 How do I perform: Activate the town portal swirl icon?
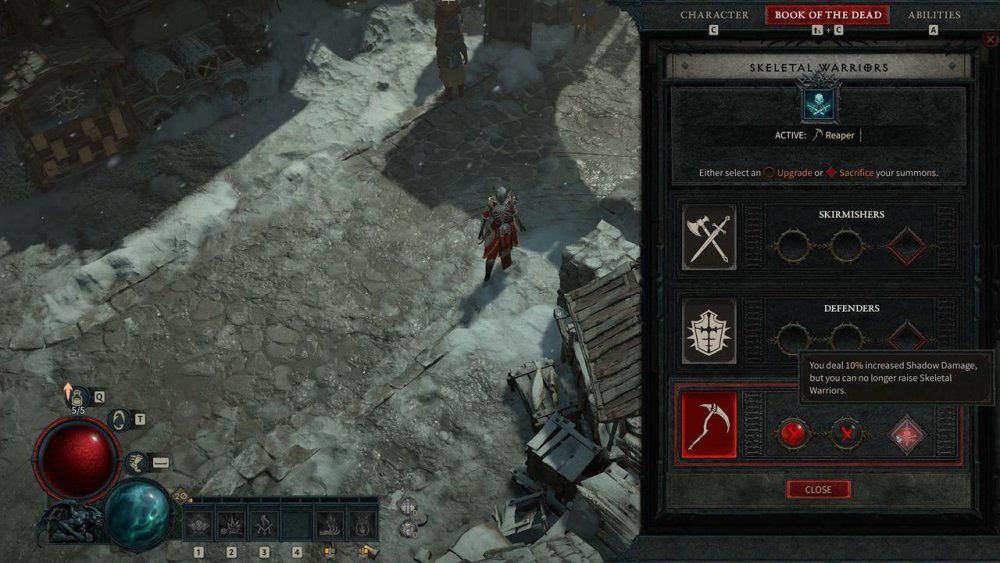point(120,420)
